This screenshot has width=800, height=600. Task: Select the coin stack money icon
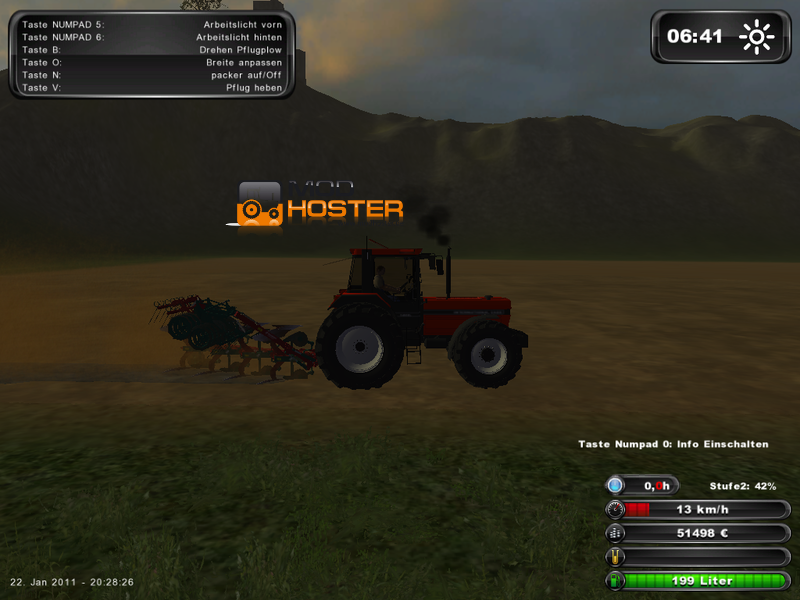pyautogui.click(x=615, y=533)
